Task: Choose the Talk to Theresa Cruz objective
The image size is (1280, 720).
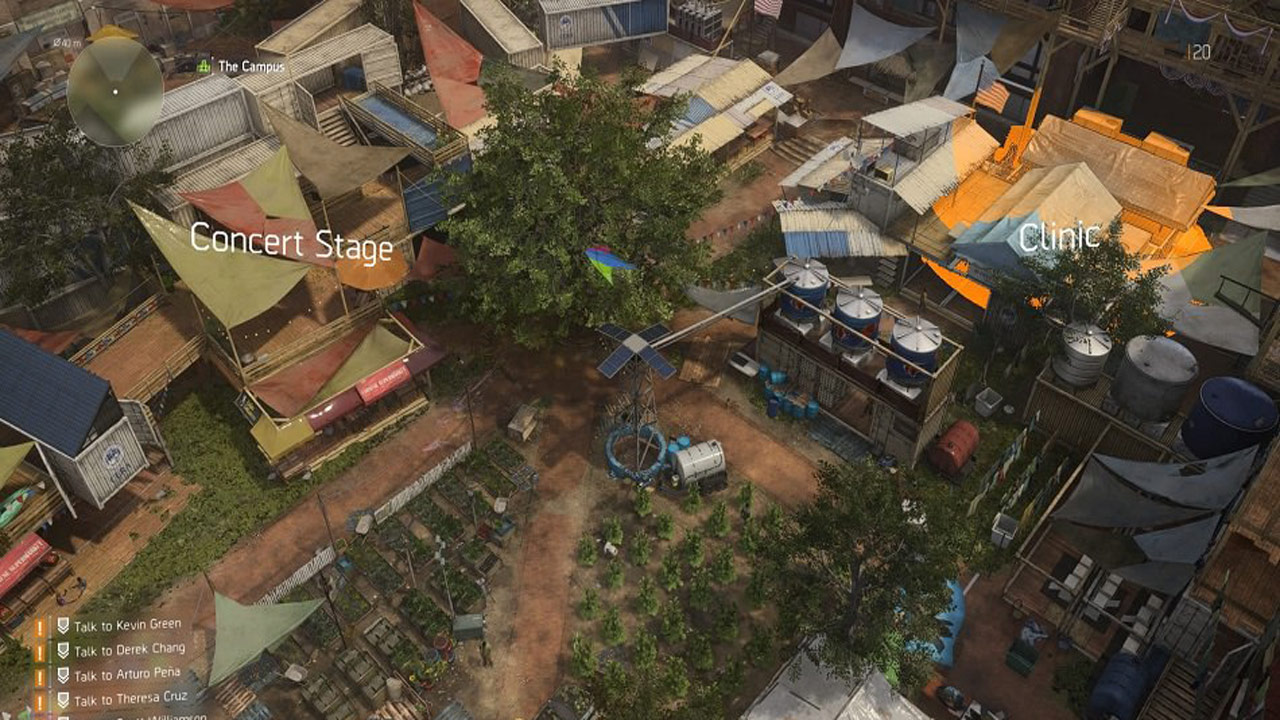Action: pos(128,699)
